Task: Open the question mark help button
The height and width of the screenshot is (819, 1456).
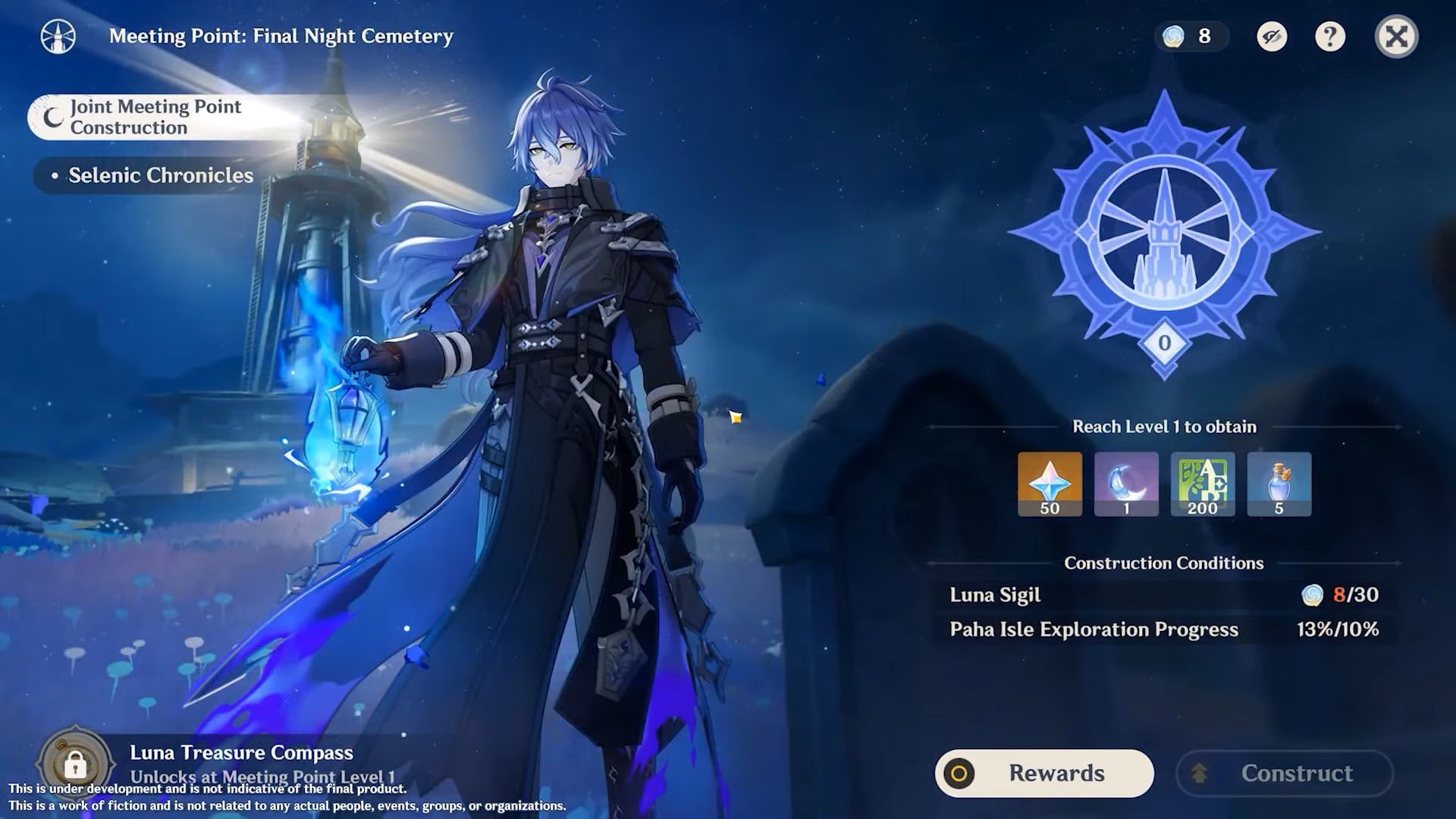Action: click(1329, 36)
